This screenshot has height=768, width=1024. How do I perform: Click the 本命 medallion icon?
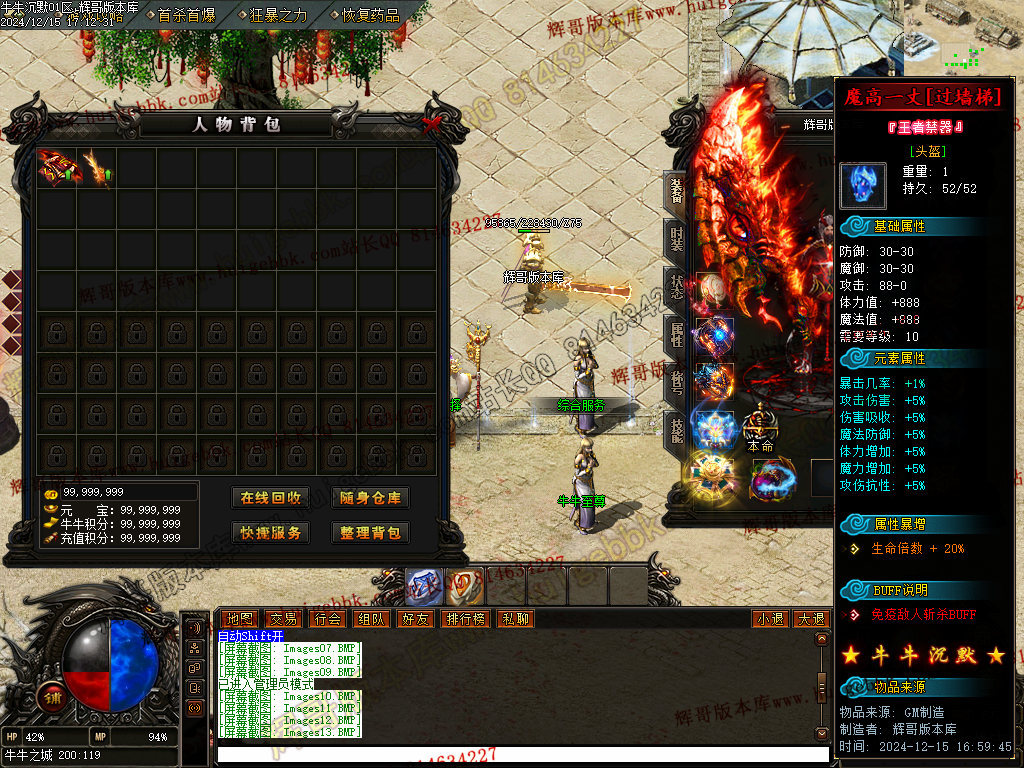[761, 424]
